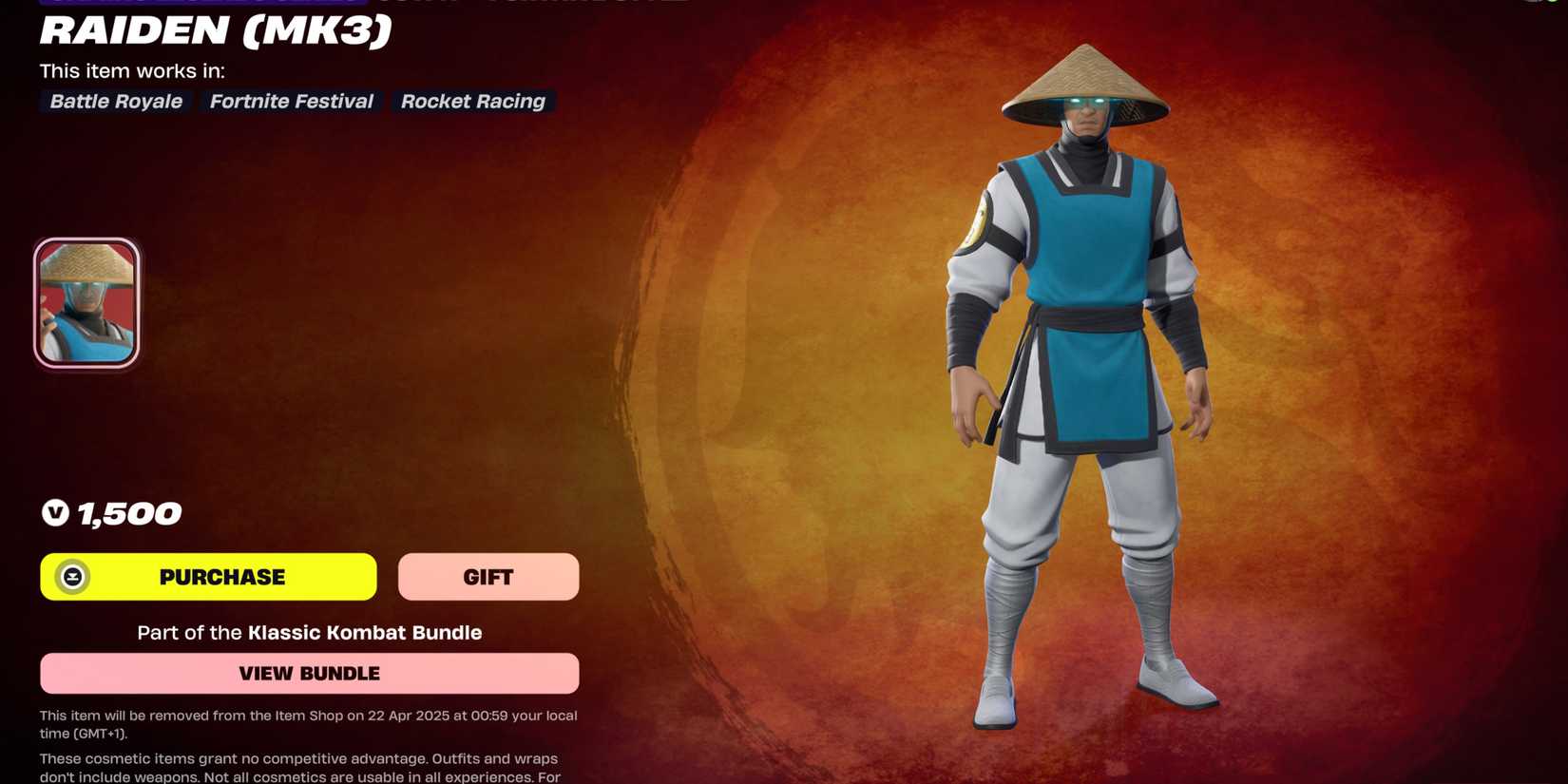Toggle the Rocket Racing compatibility tag
The height and width of the screenshot is (784, 1568).
click(472, 102)
